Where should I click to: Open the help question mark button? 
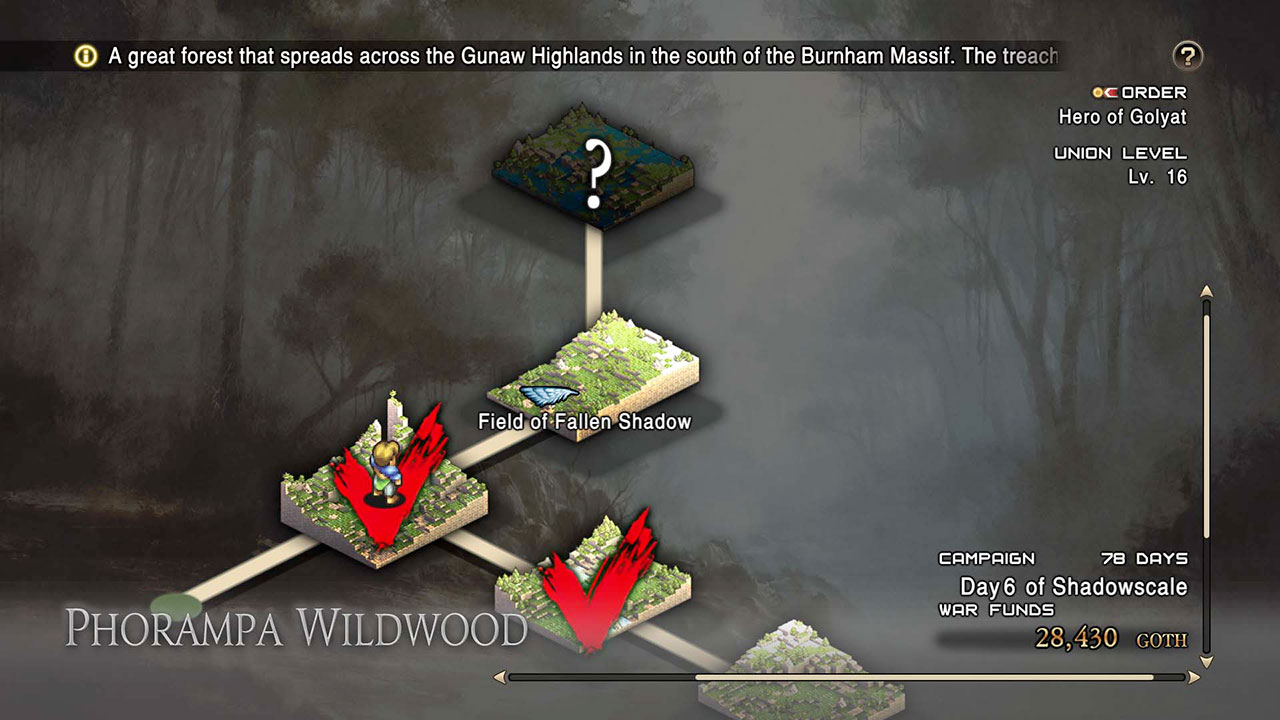click(x=1188, y=56)
